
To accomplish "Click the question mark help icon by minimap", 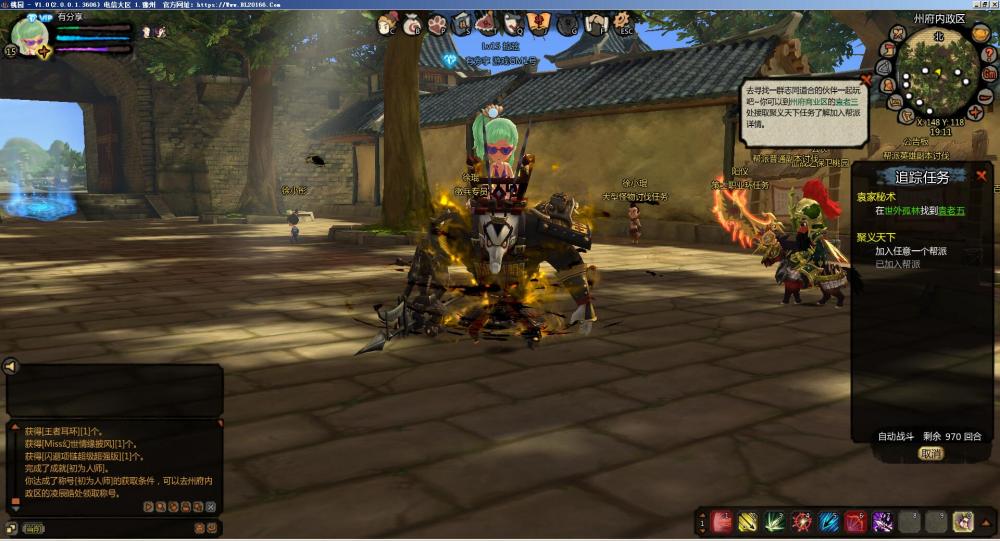I will pos(988,53).
